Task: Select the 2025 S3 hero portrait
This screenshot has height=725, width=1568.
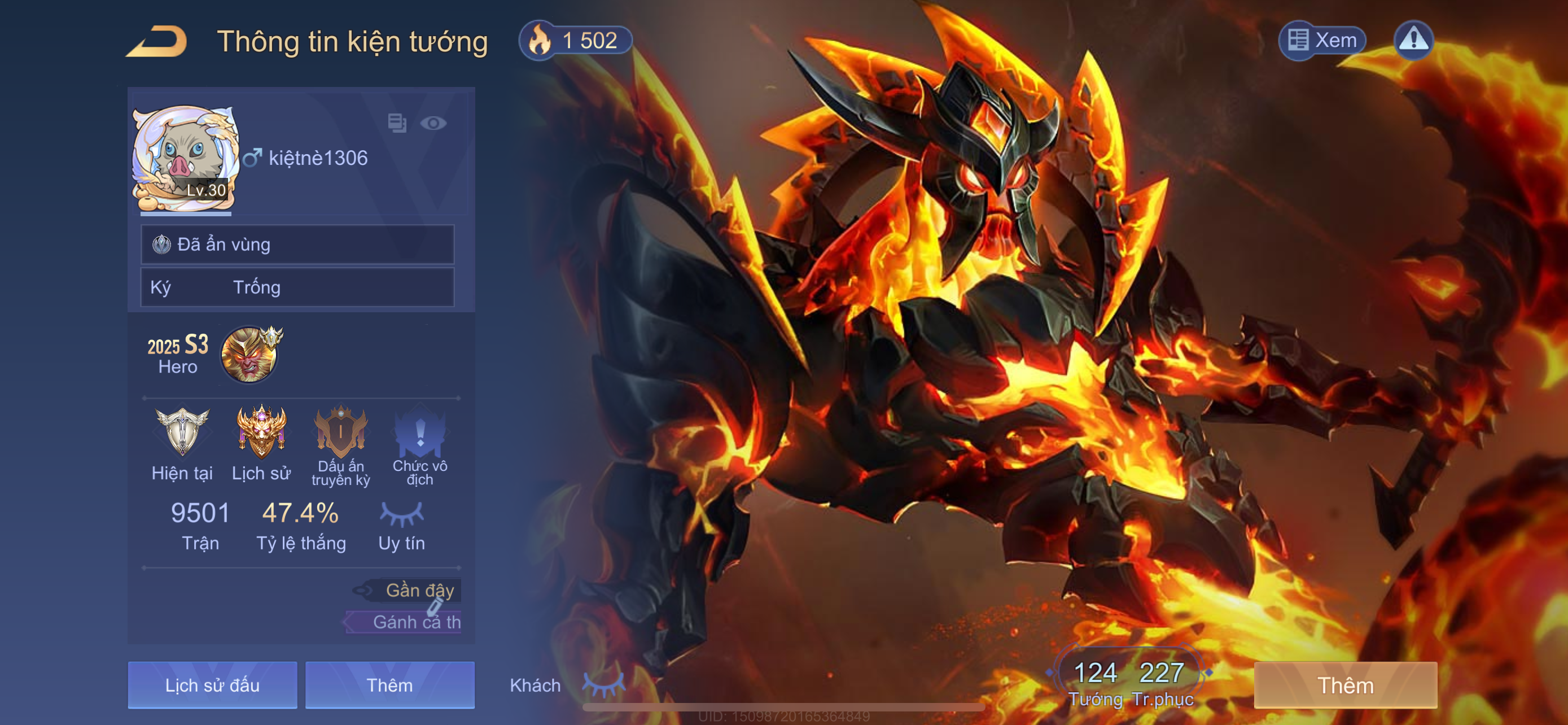Action: 249,355
